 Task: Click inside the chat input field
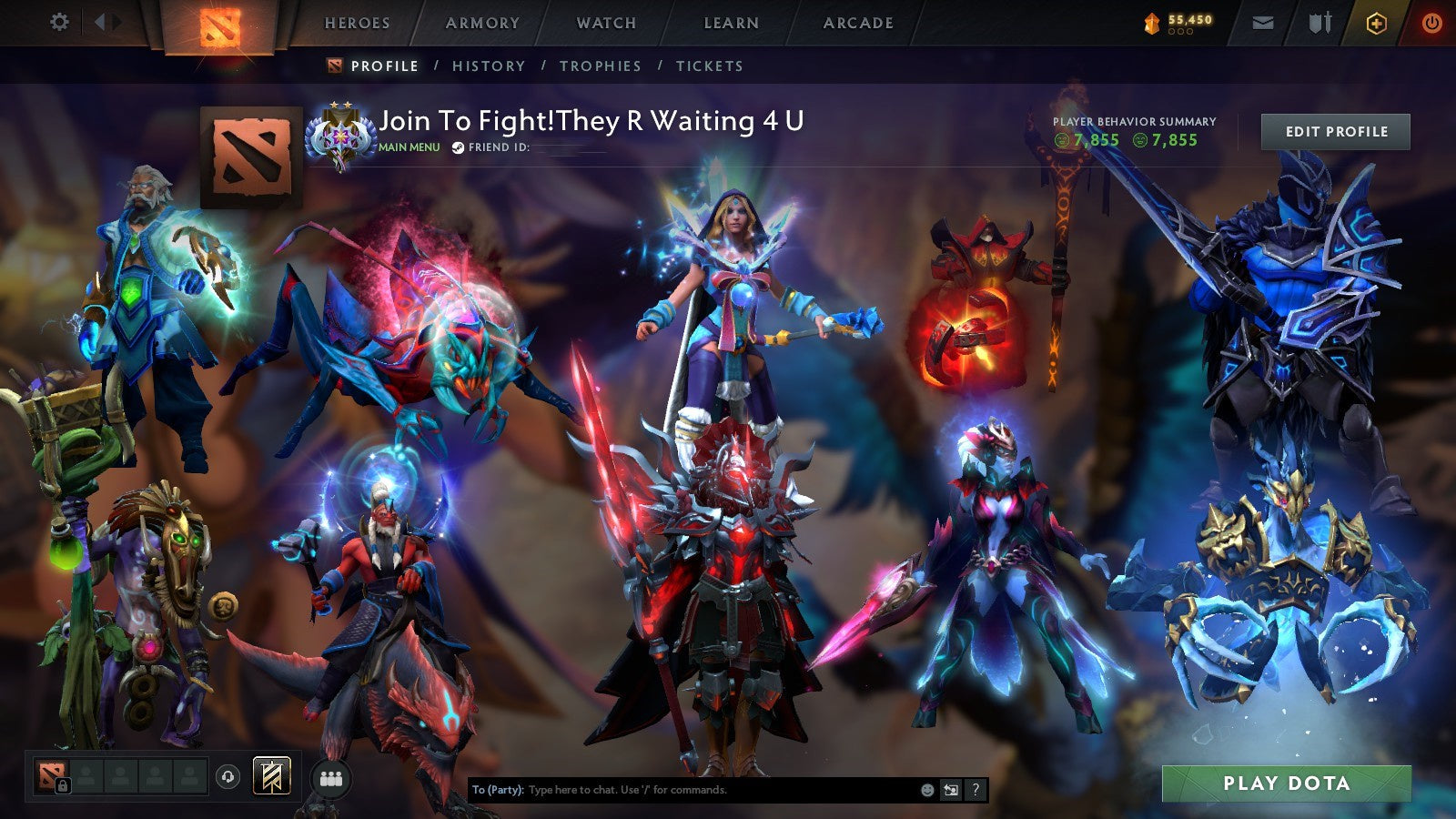pos(682,791)
